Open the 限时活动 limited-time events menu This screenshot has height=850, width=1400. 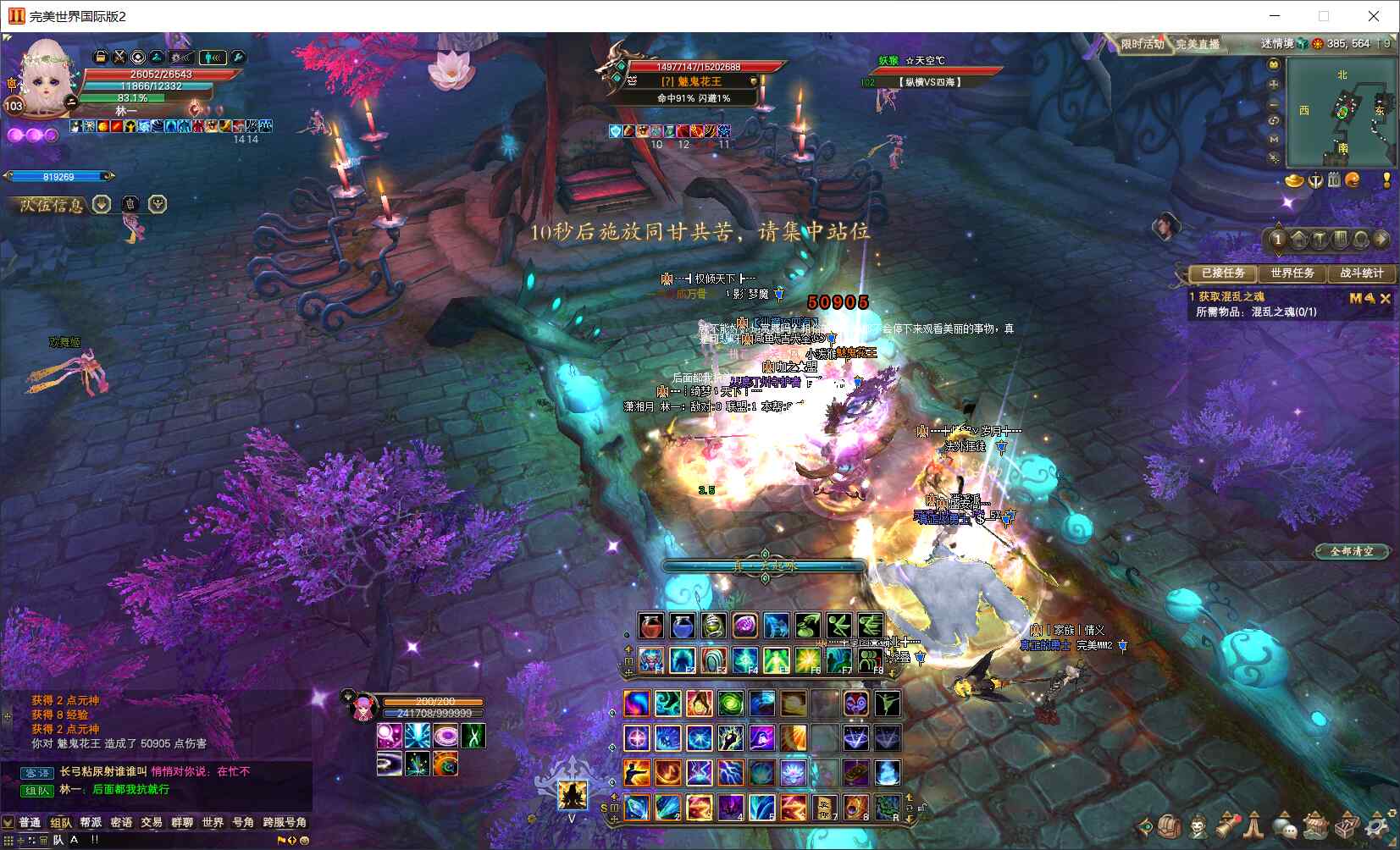click(1143, 44)
